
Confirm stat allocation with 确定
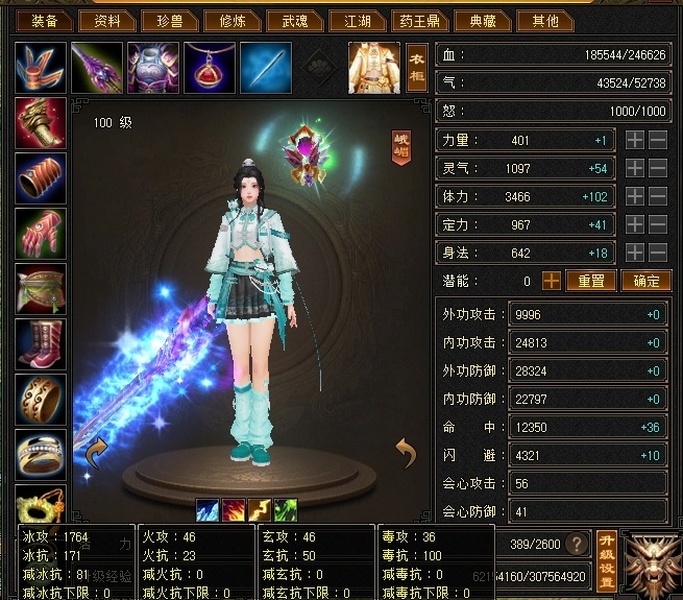646,281
